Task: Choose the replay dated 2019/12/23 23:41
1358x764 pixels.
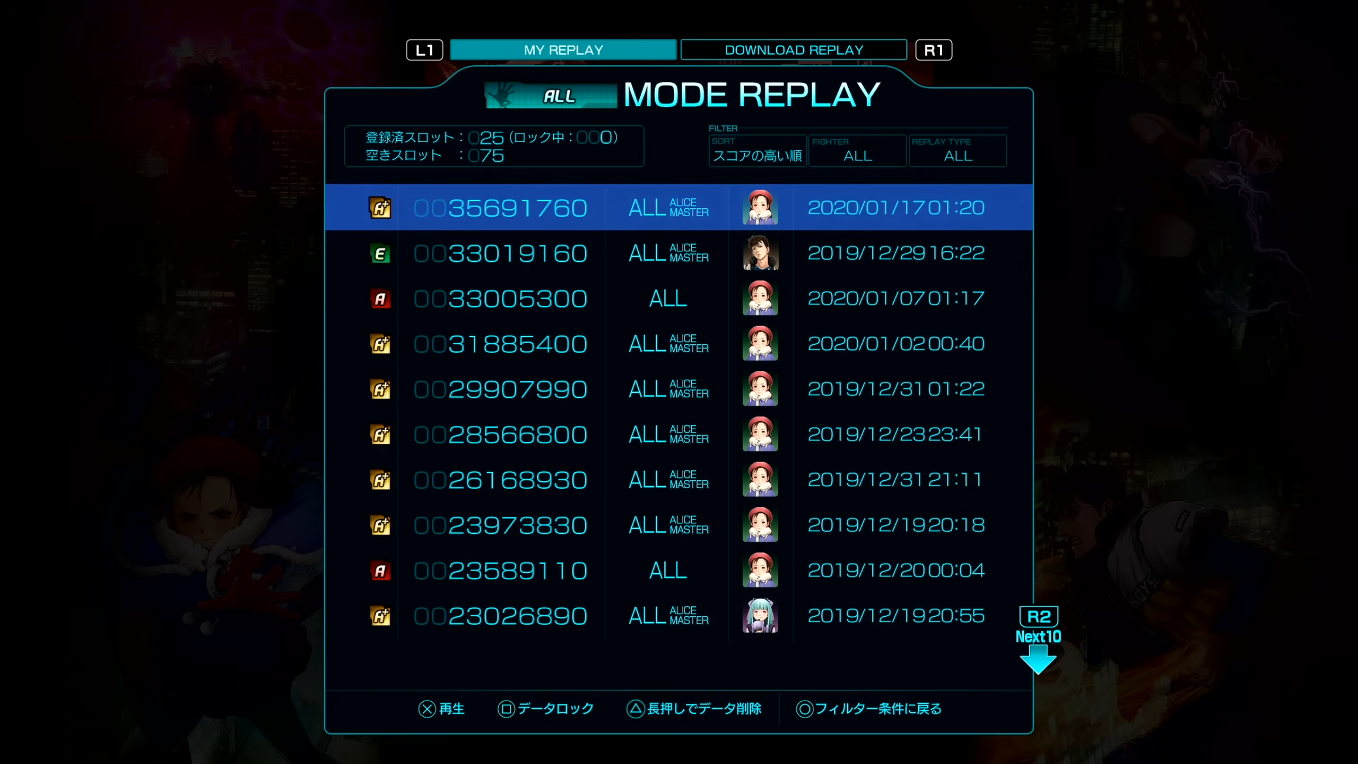Action: pos(678,434)
